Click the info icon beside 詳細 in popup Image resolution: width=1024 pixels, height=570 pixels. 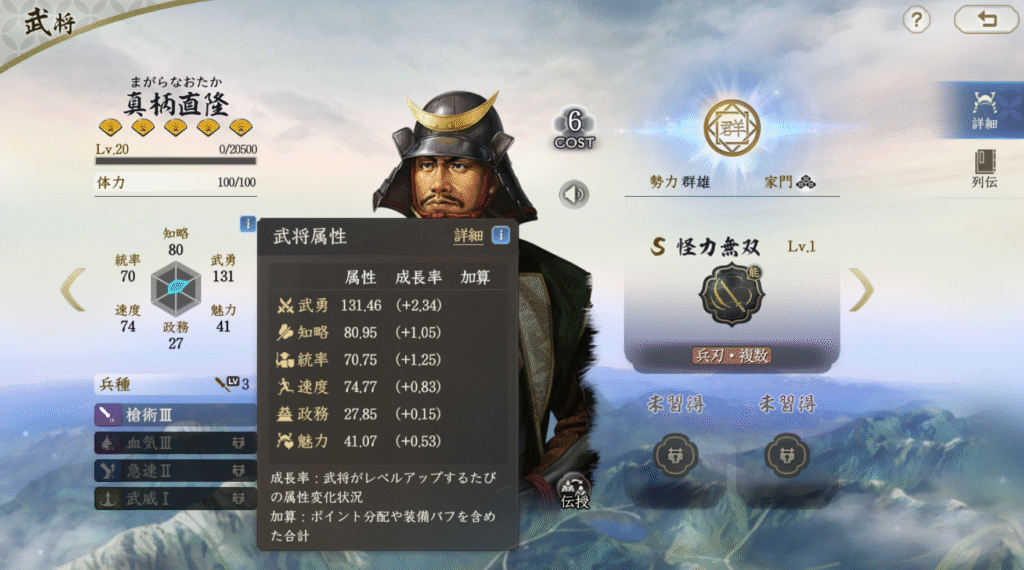click(x=500, y=236)
